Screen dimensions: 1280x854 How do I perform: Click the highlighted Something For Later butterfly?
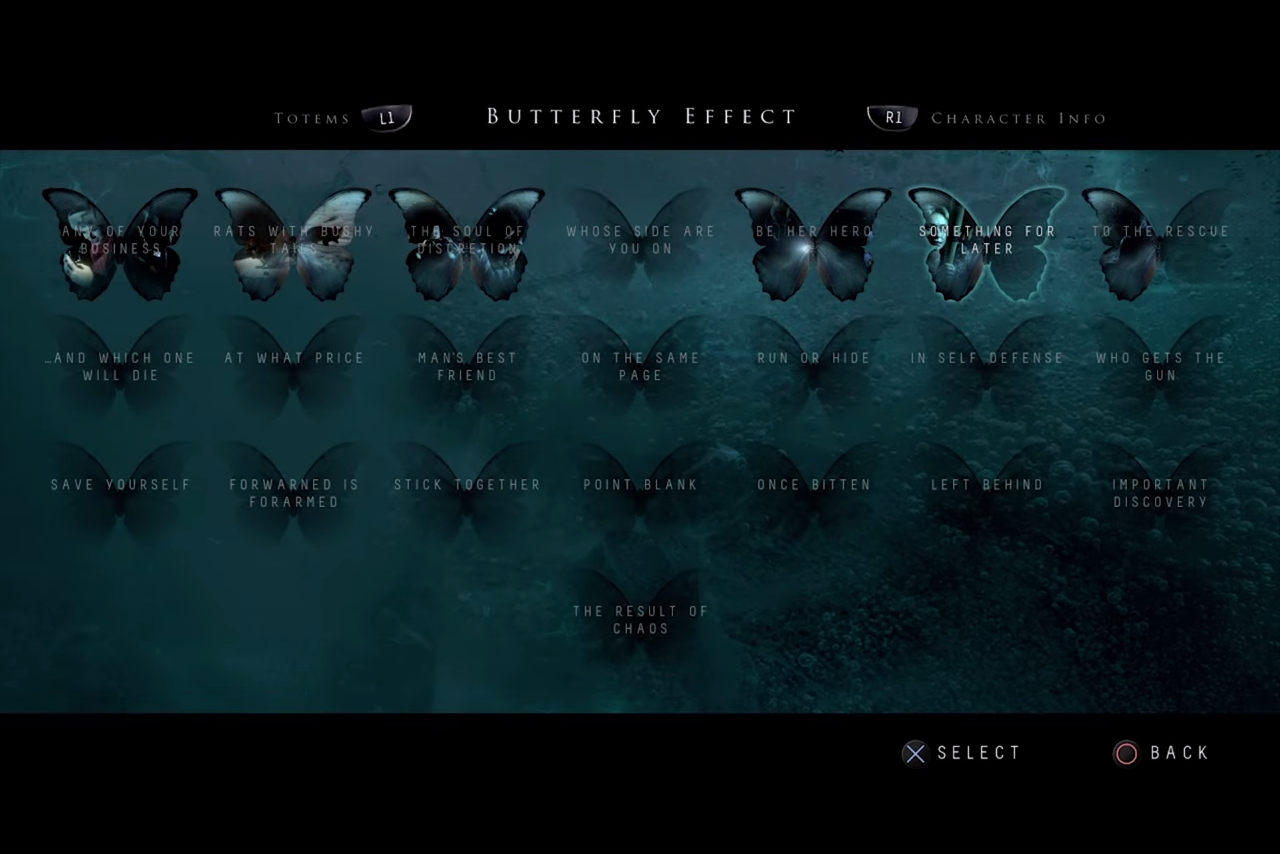pos(987,243)
